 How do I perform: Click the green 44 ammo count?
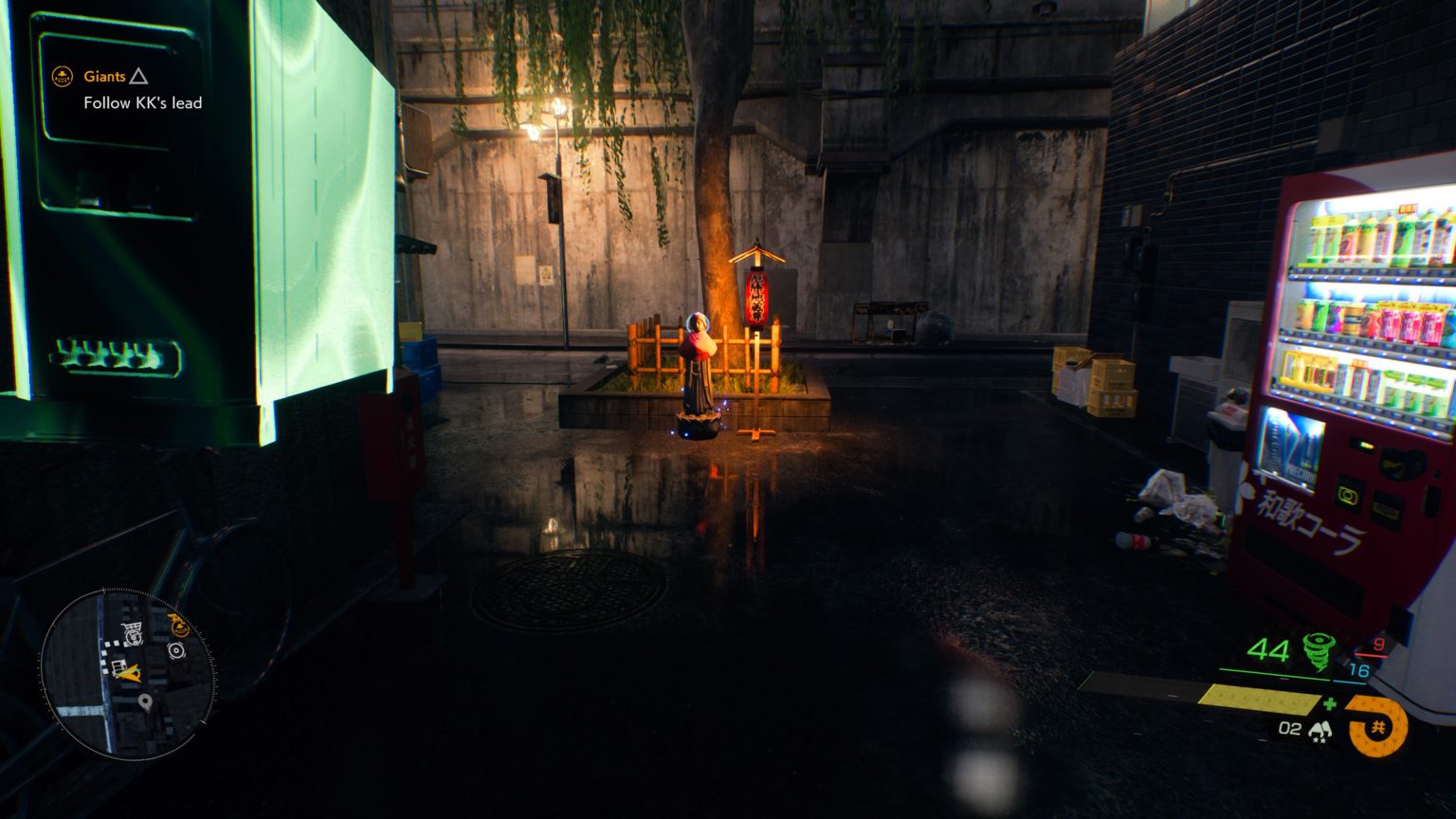coord(1270,650)
